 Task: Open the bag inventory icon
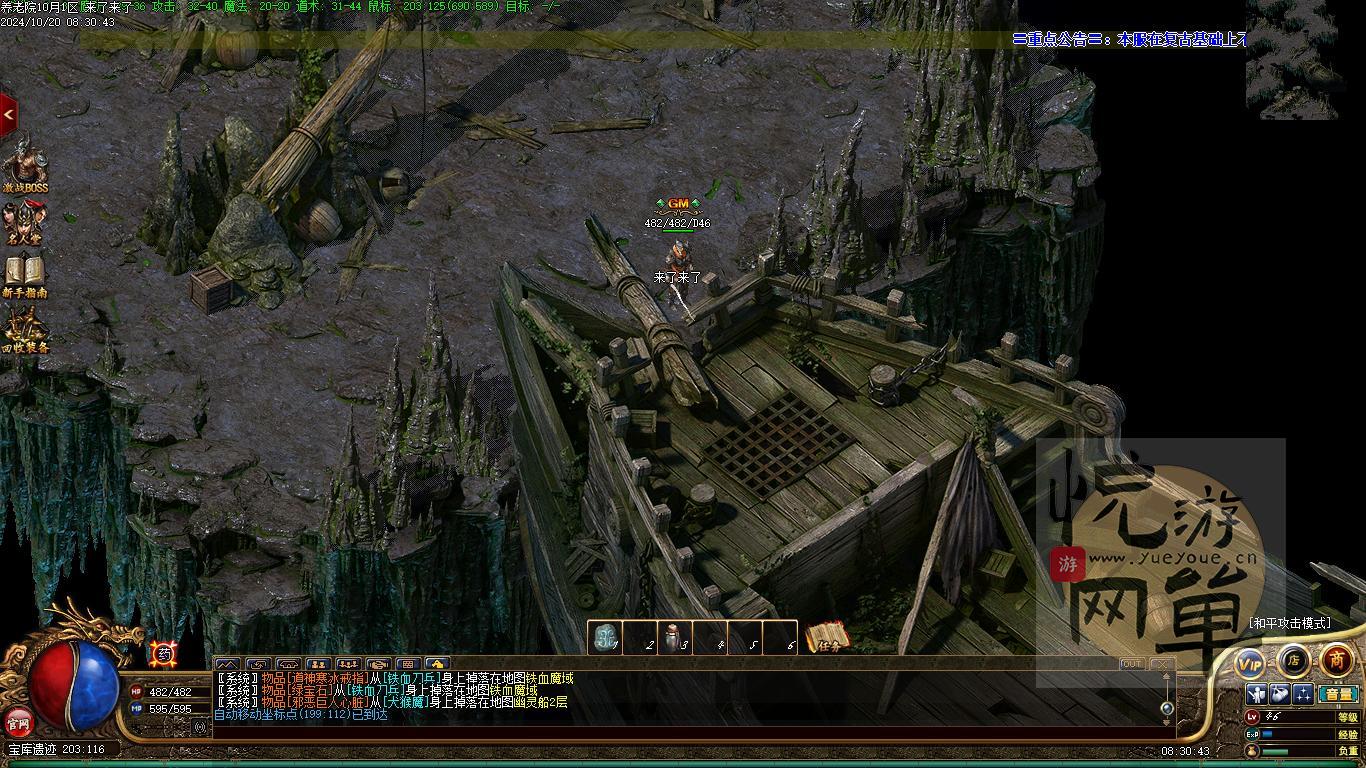coord(1279,694)
